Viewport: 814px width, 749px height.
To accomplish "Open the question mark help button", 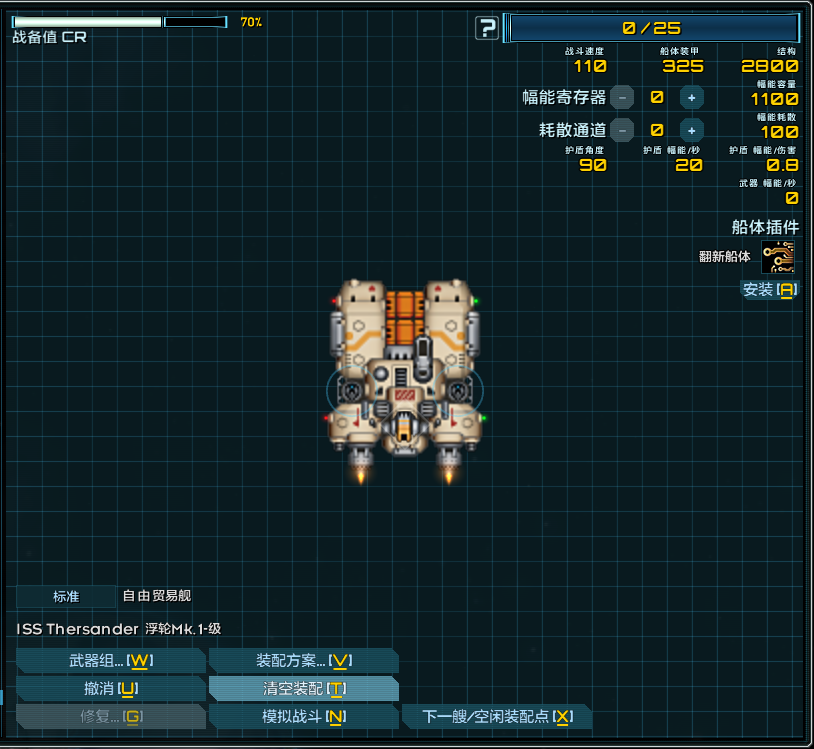I will [487, 28].
